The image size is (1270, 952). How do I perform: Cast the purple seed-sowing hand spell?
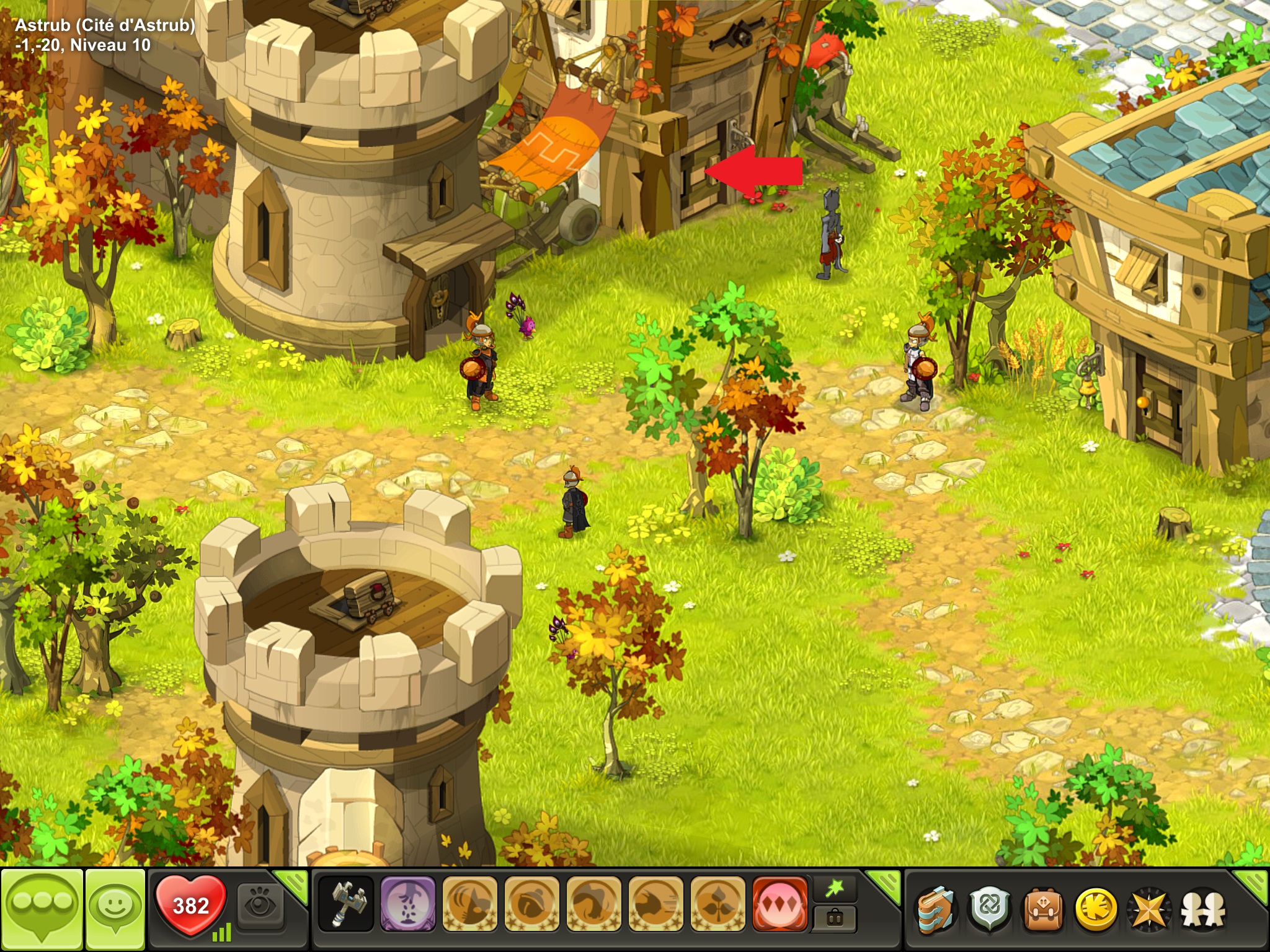point(408,904)
